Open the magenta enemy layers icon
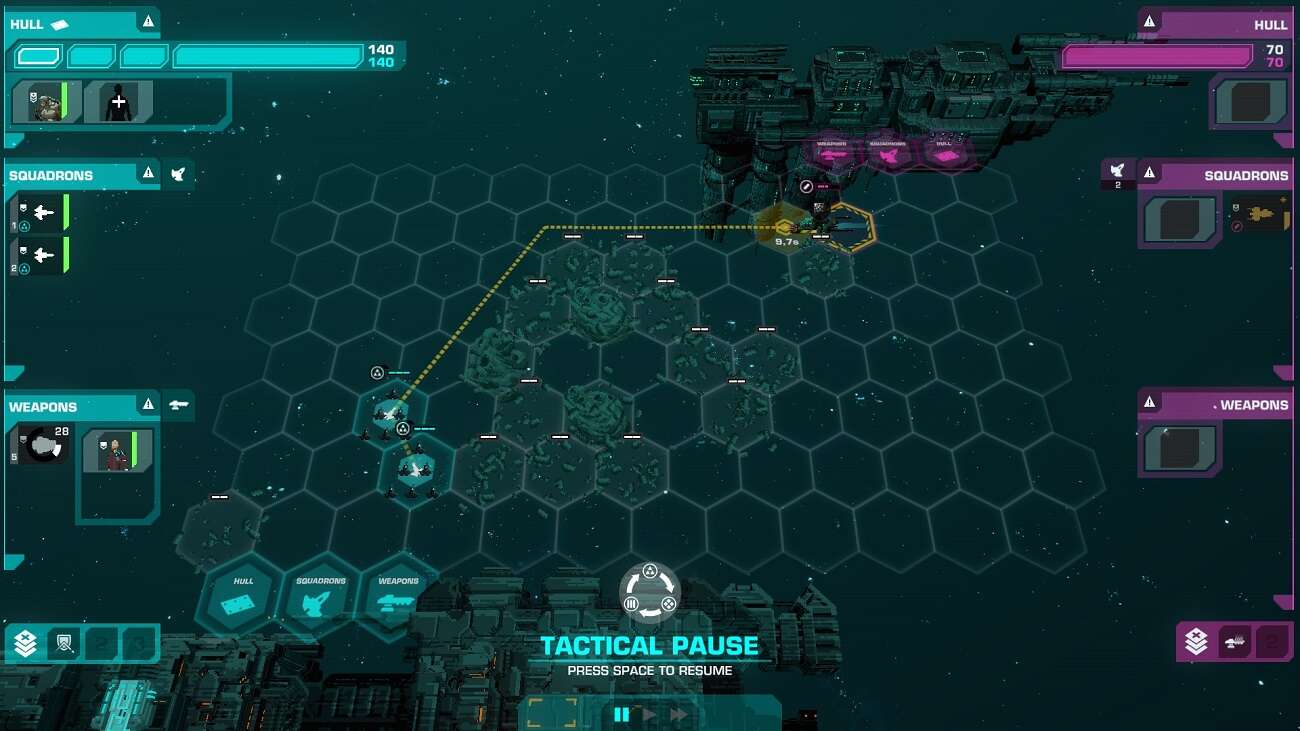Screen dimensions: 1300x731 coord(1196,642)
